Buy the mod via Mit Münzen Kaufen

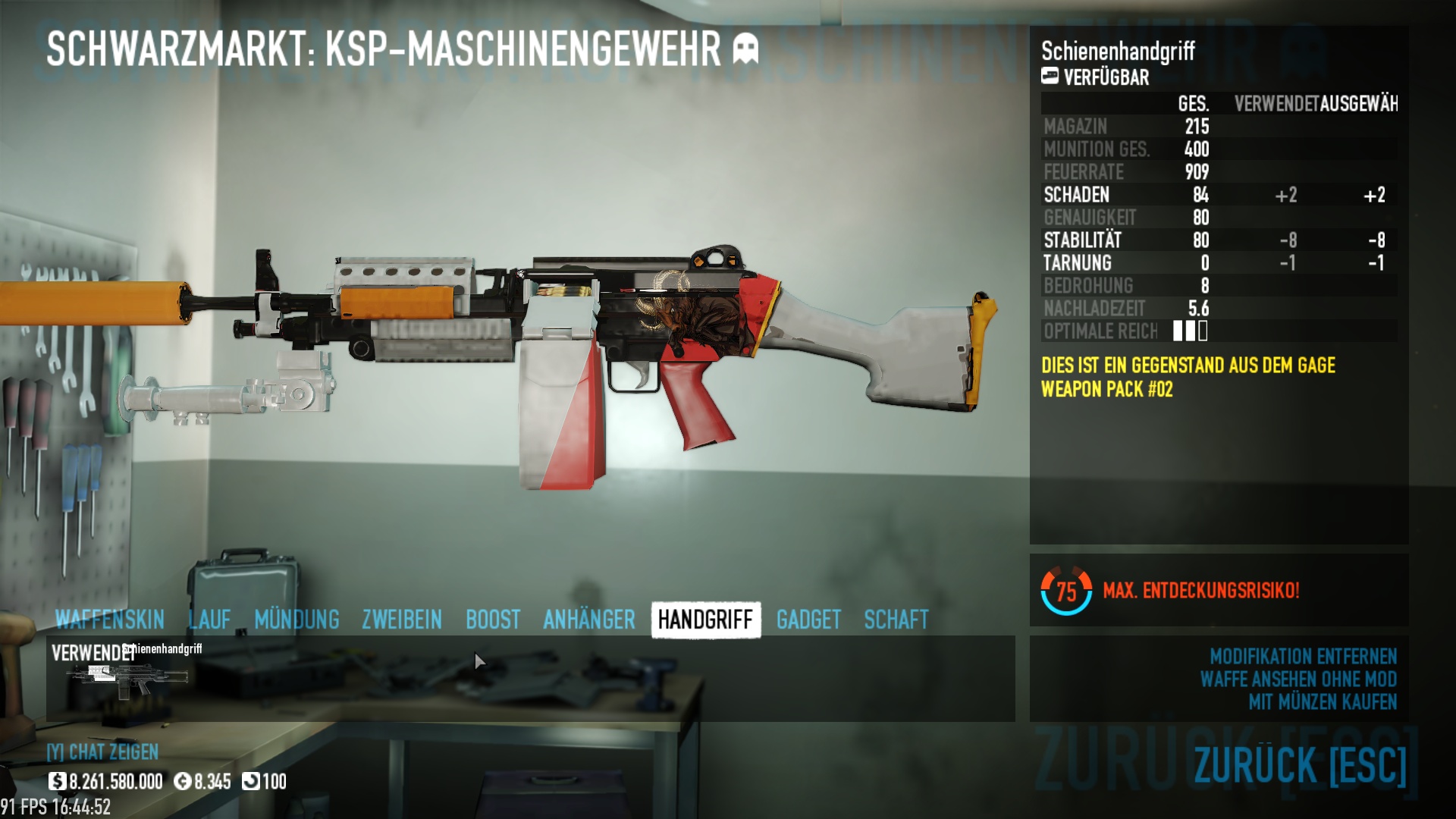(x=1323, y=702)
